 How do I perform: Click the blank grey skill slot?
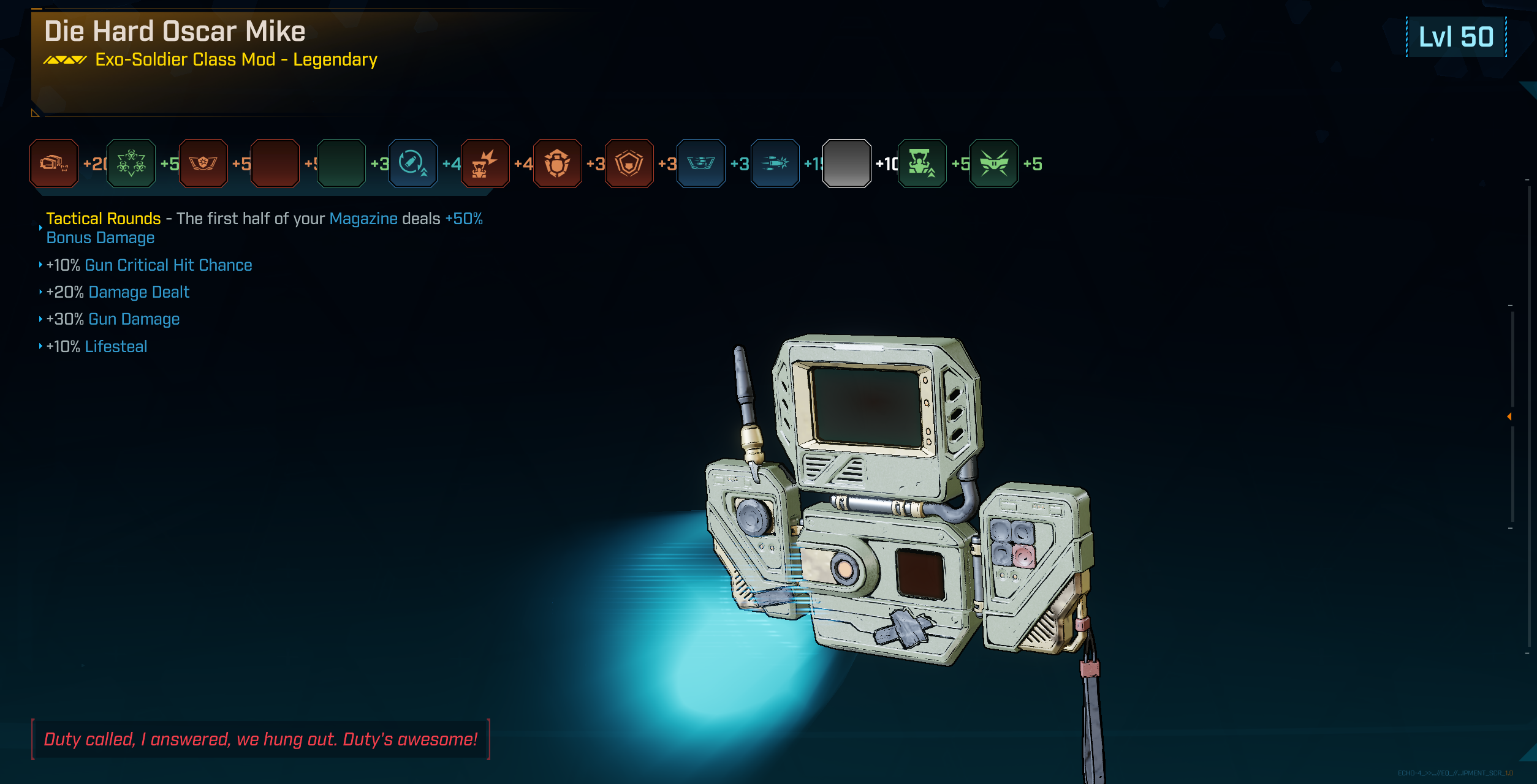tap(846, 164)
